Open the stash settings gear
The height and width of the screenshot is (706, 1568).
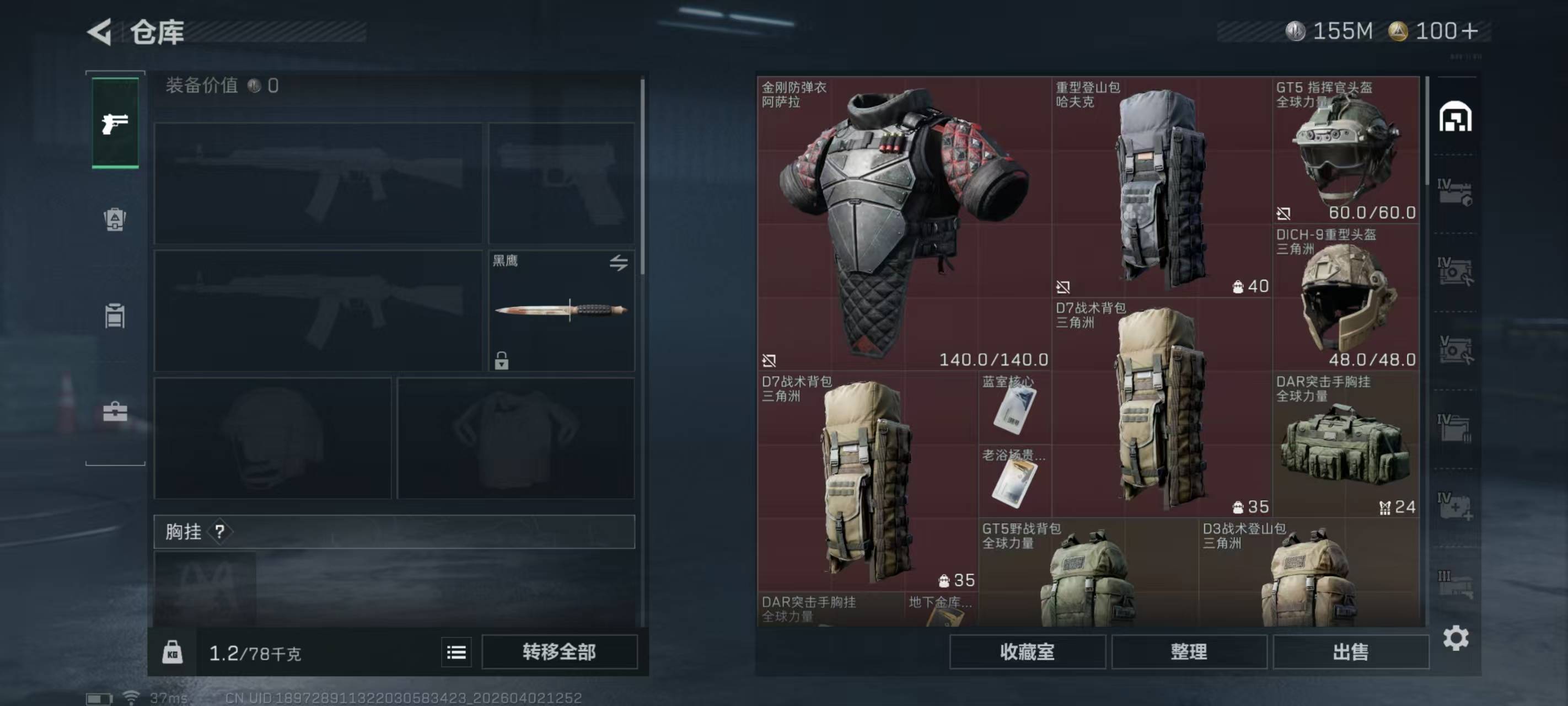1456,638
